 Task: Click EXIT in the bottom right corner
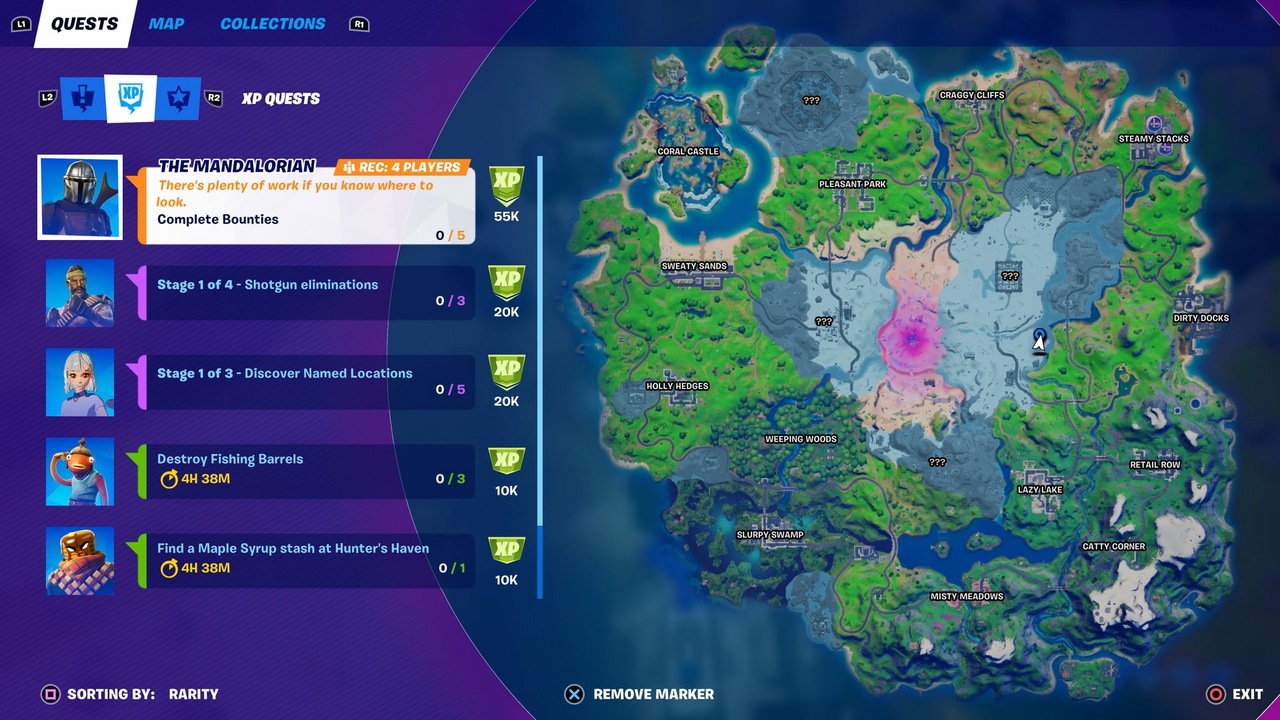1243,694
